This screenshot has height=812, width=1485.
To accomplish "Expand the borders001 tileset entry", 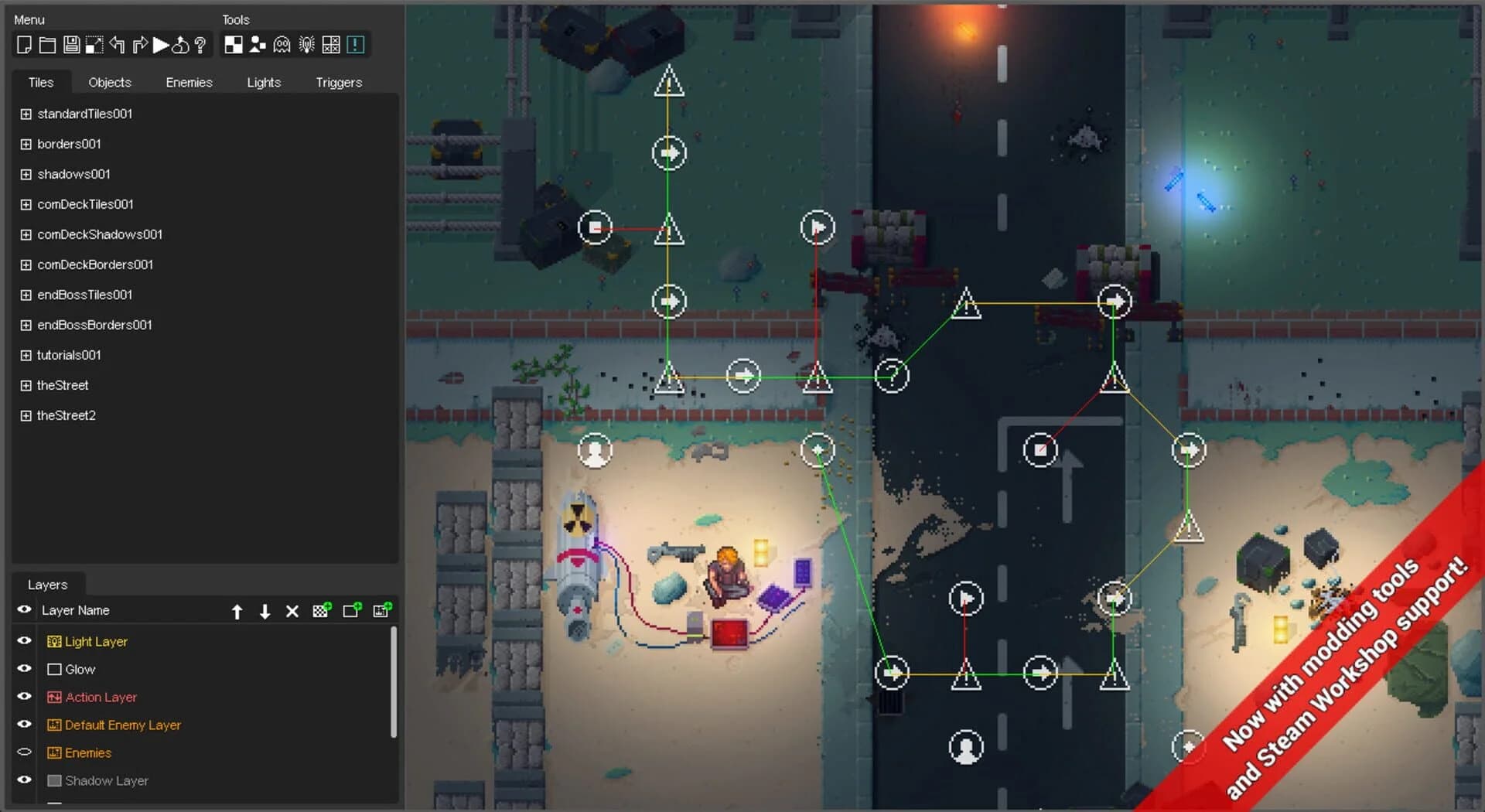I will (25, 144).
